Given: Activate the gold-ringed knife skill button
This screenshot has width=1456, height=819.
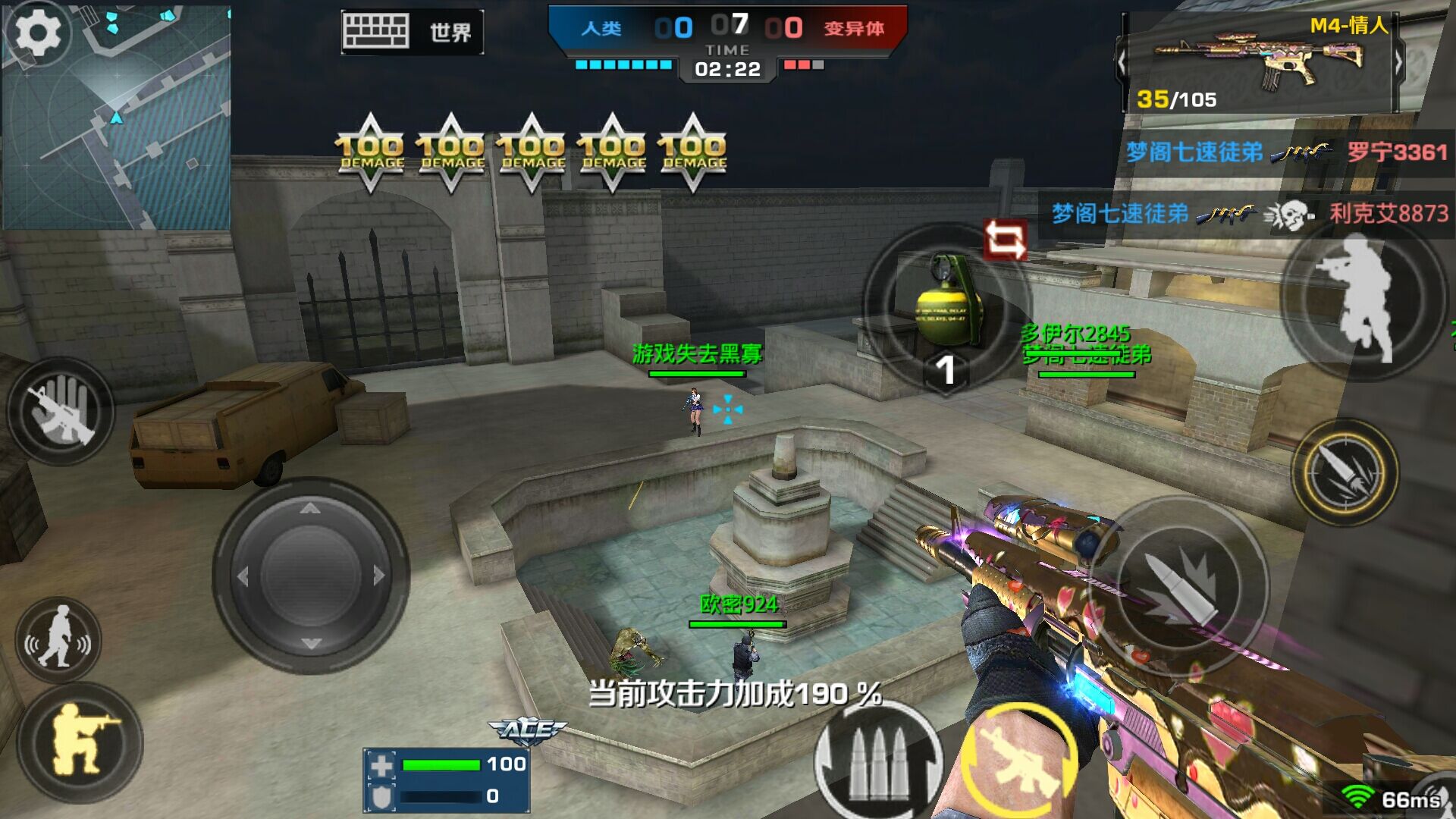Looking at the screenshot, I should pyautogui.click(x=1345, y=472).
